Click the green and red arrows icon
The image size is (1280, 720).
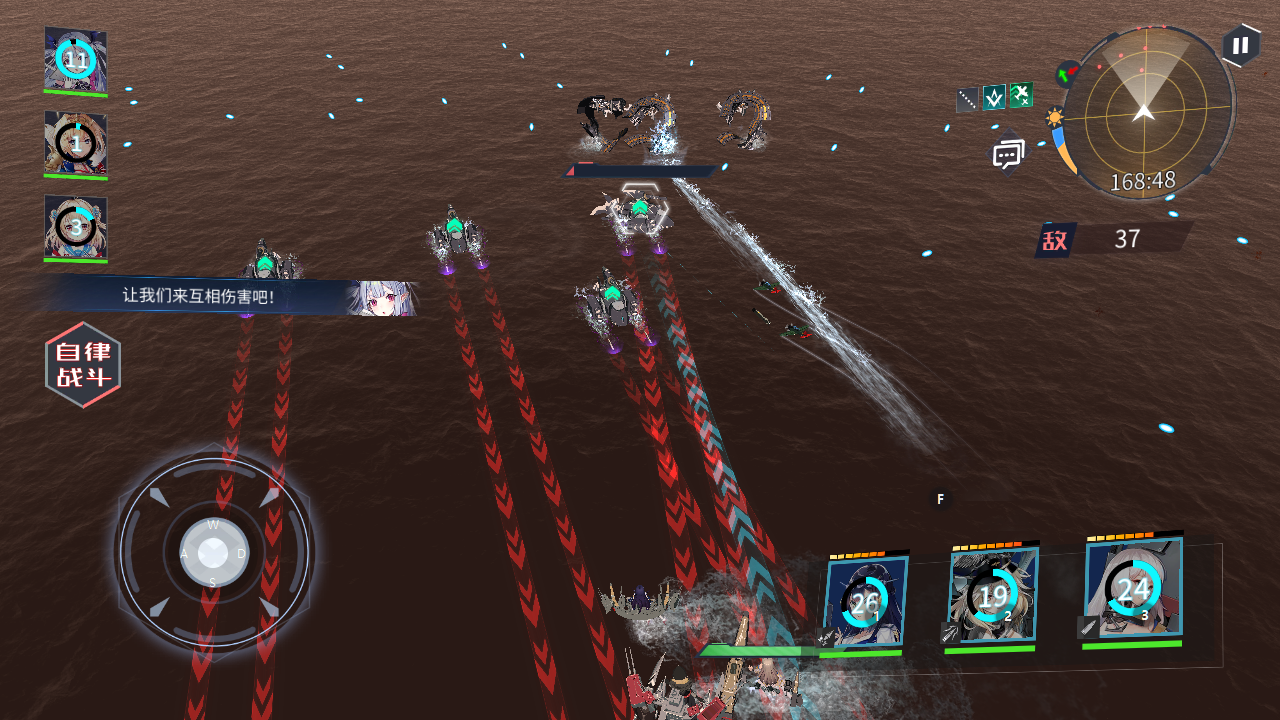click(x=1067, y=74)
